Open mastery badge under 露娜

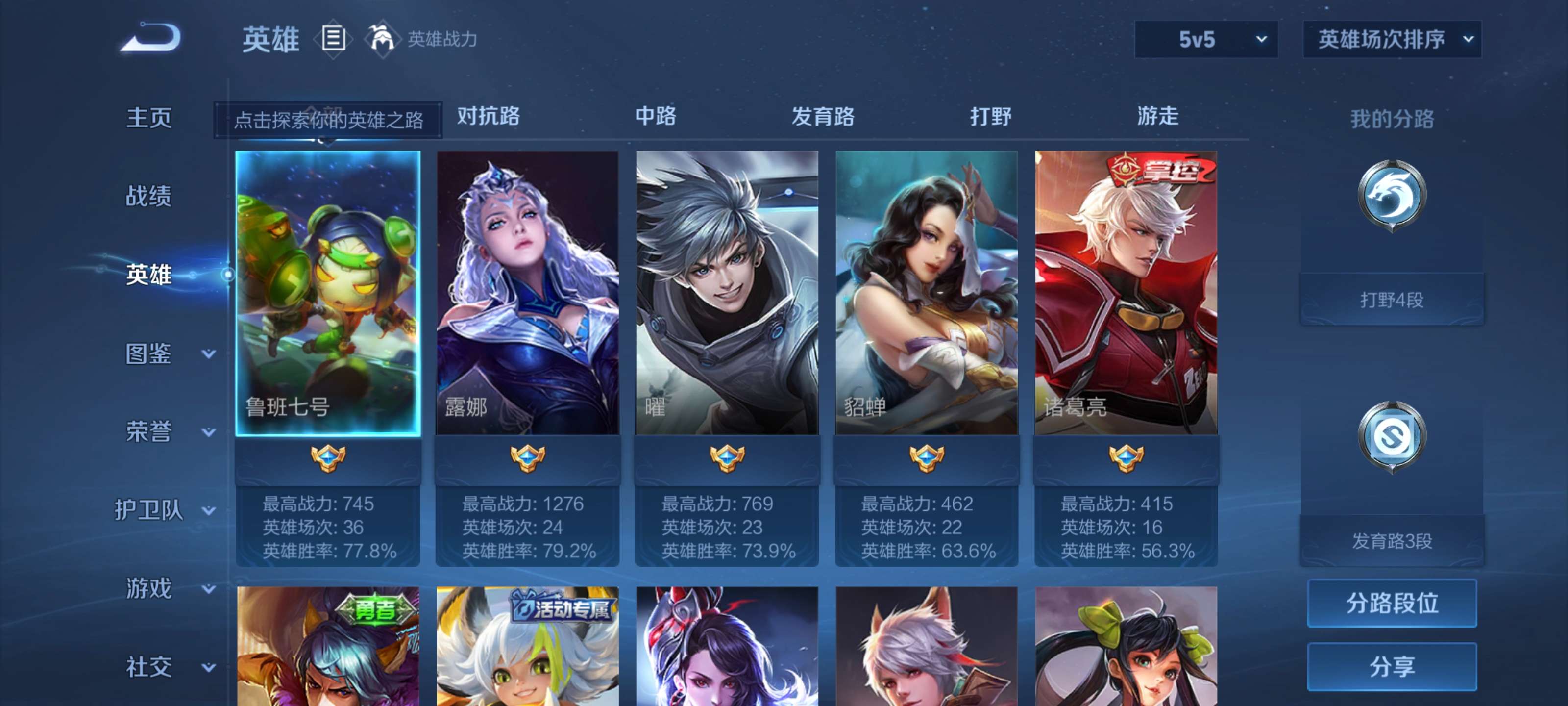[x=527, y=457]
